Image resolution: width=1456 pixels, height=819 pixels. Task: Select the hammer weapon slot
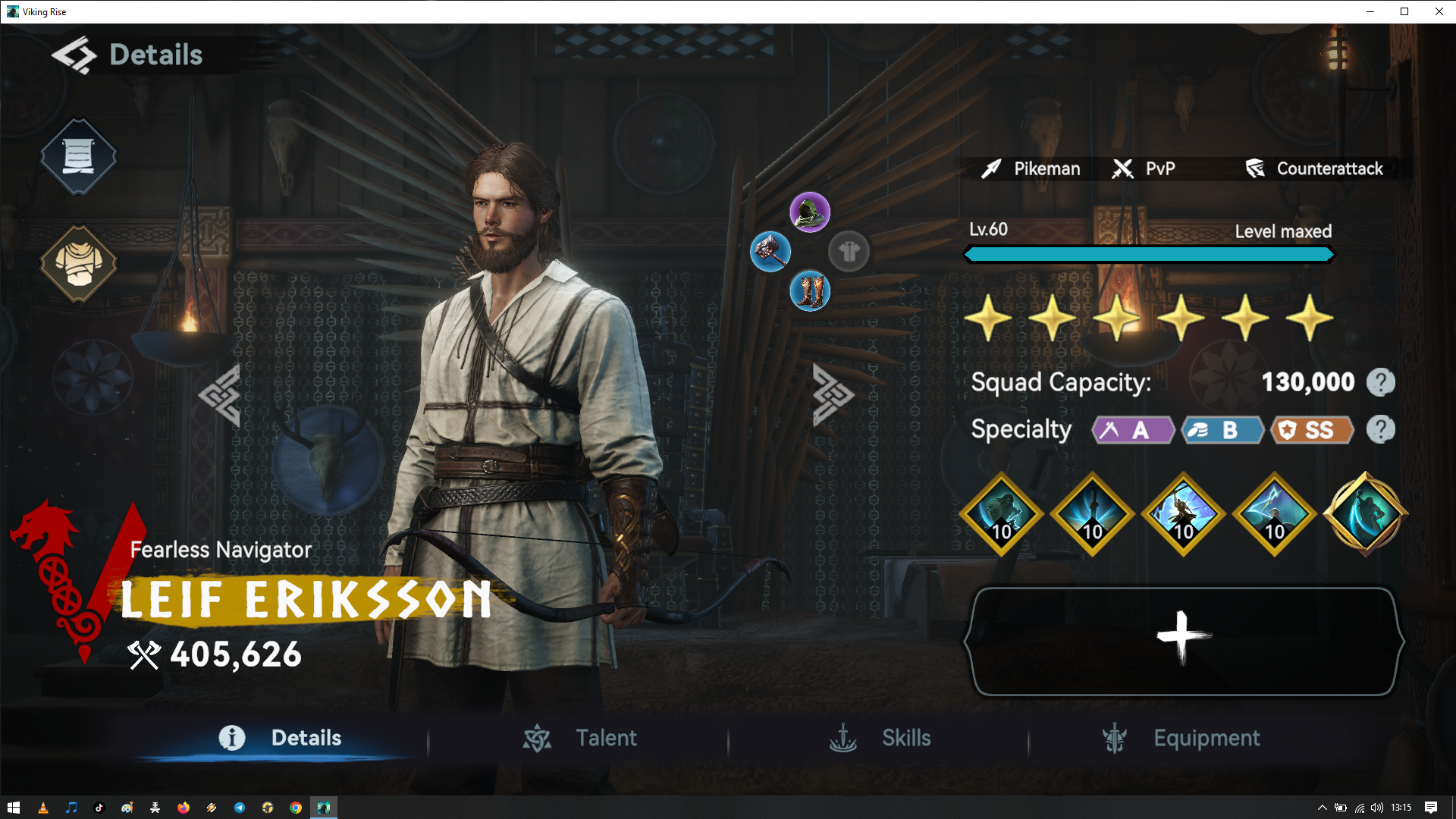[770, 251]
